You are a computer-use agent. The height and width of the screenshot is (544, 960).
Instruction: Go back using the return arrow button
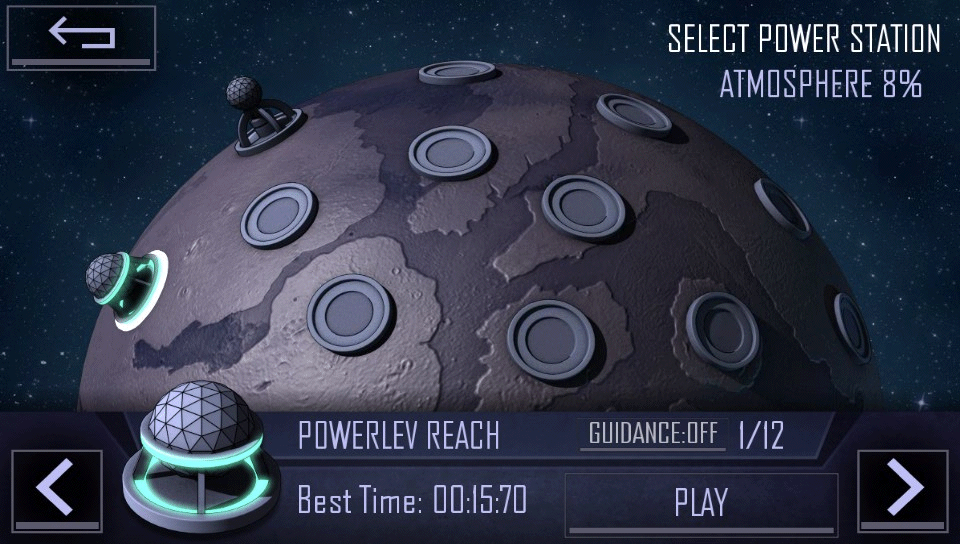pos(82,37)
